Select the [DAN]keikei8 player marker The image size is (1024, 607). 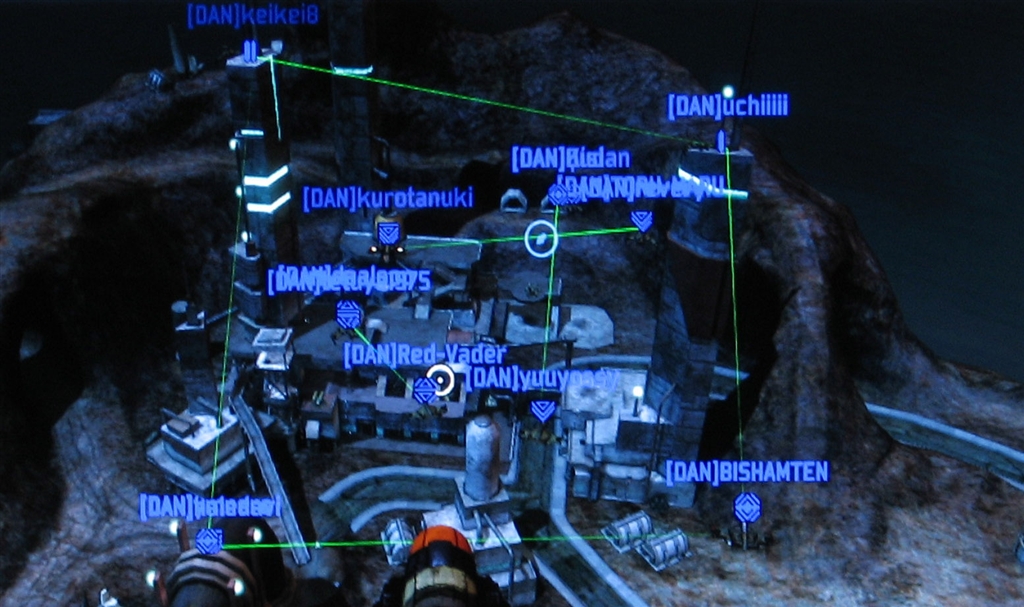(250, 52)
